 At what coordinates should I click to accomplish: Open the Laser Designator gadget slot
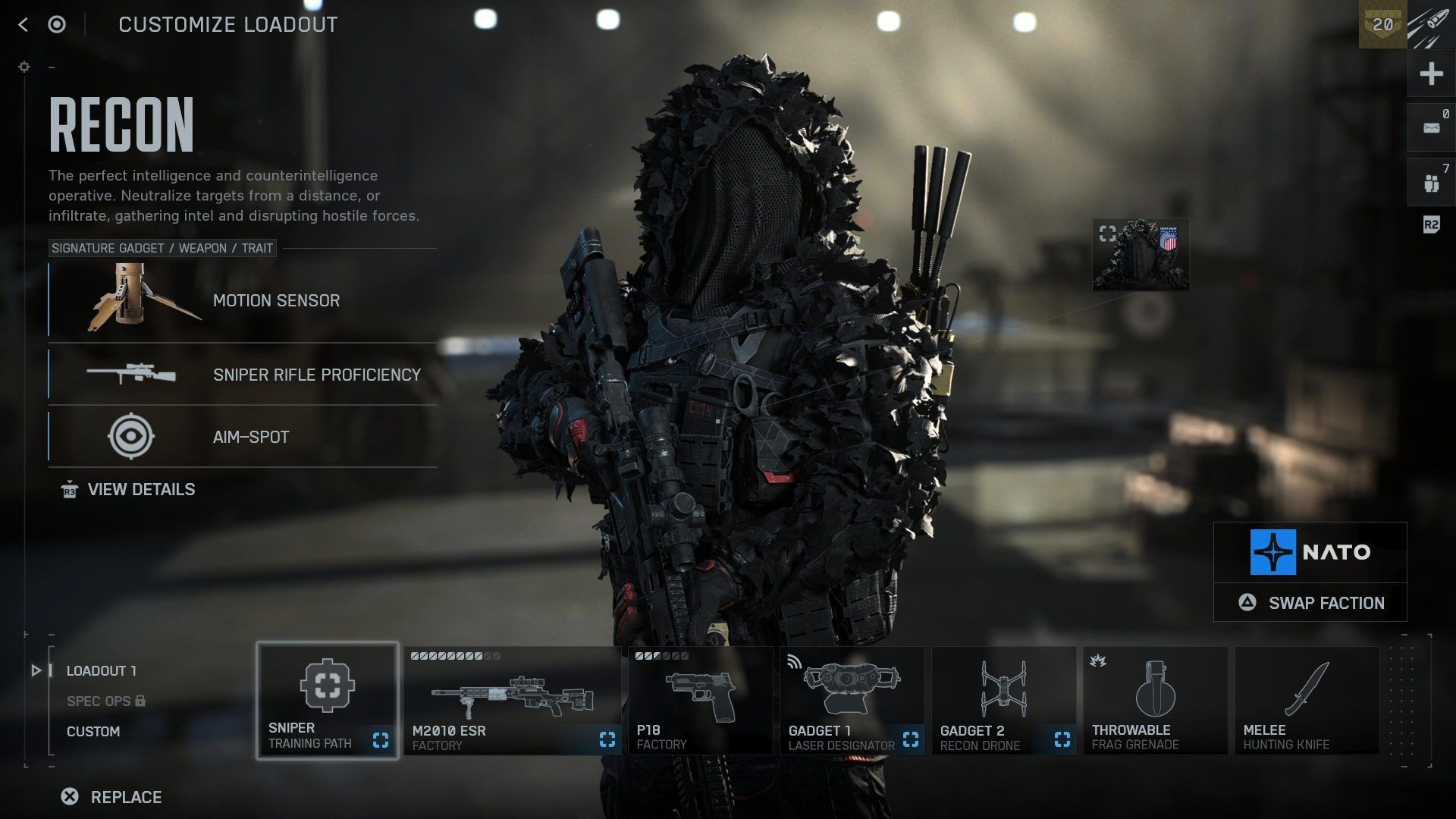tap(852, 701)
